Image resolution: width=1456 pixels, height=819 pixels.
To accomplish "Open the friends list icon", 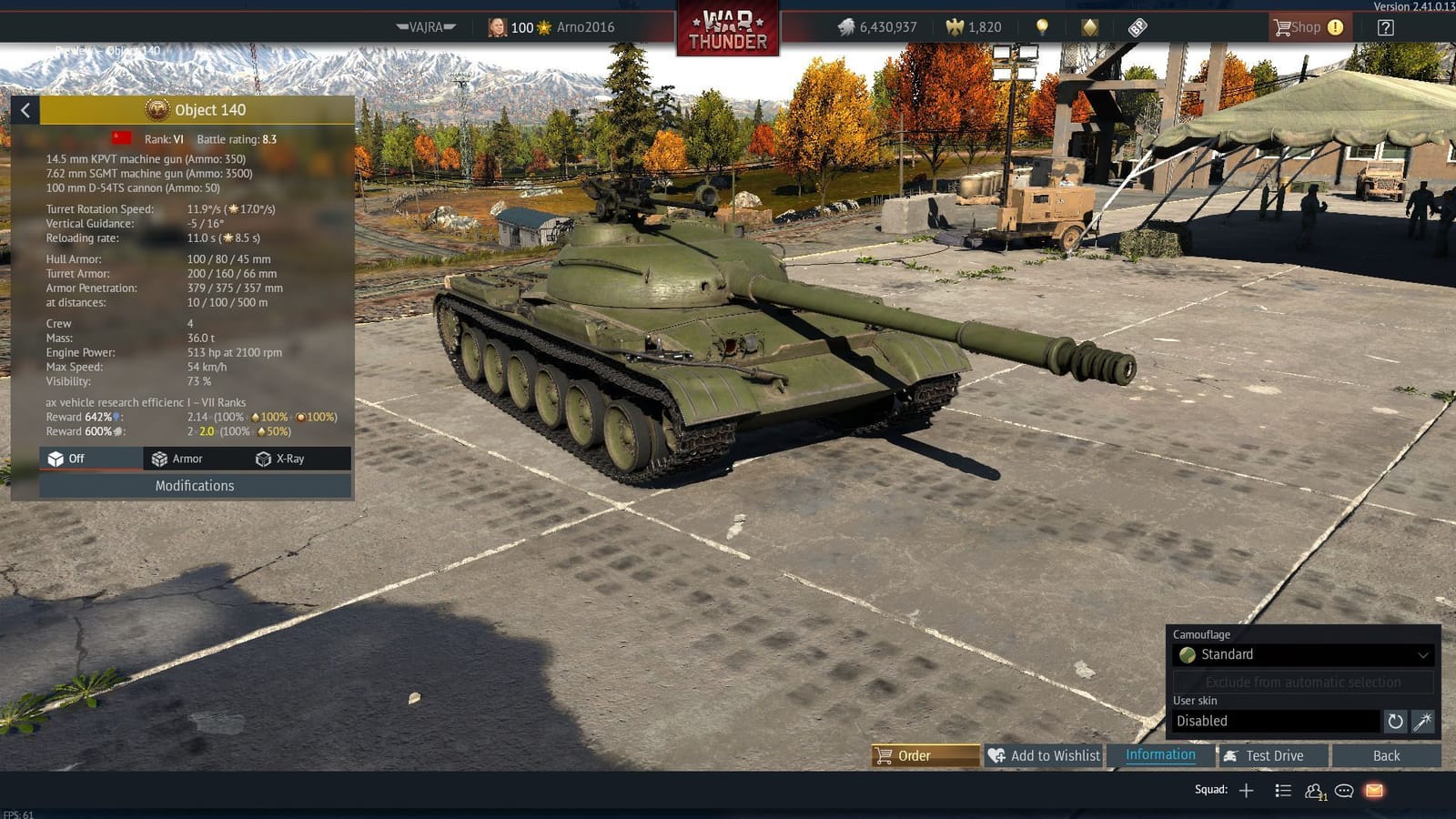I will tap(1314, 790).
